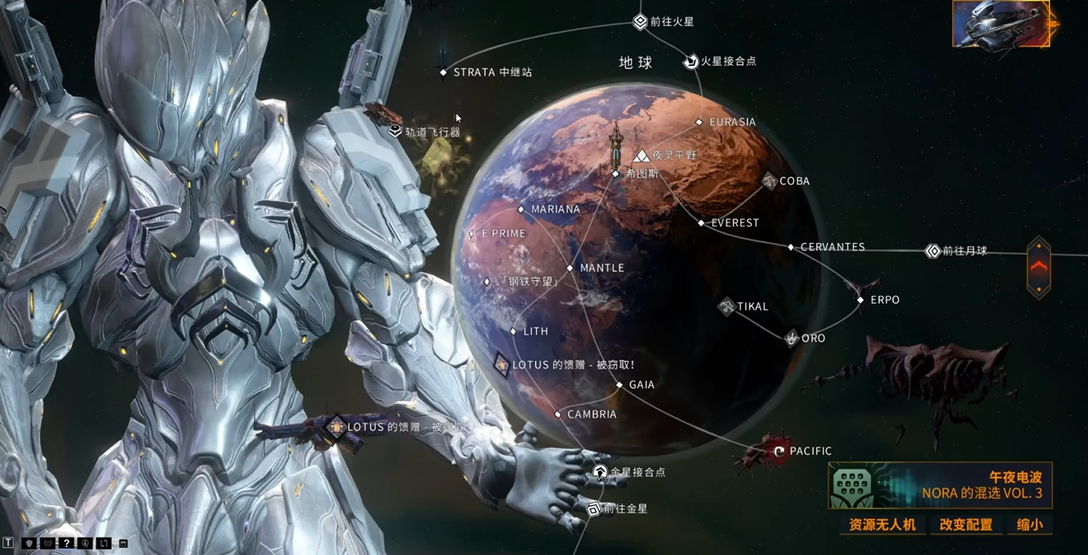Minimize the star chart with 缩小
This screenshot has height=555, width=1088.
[1029, 525]
